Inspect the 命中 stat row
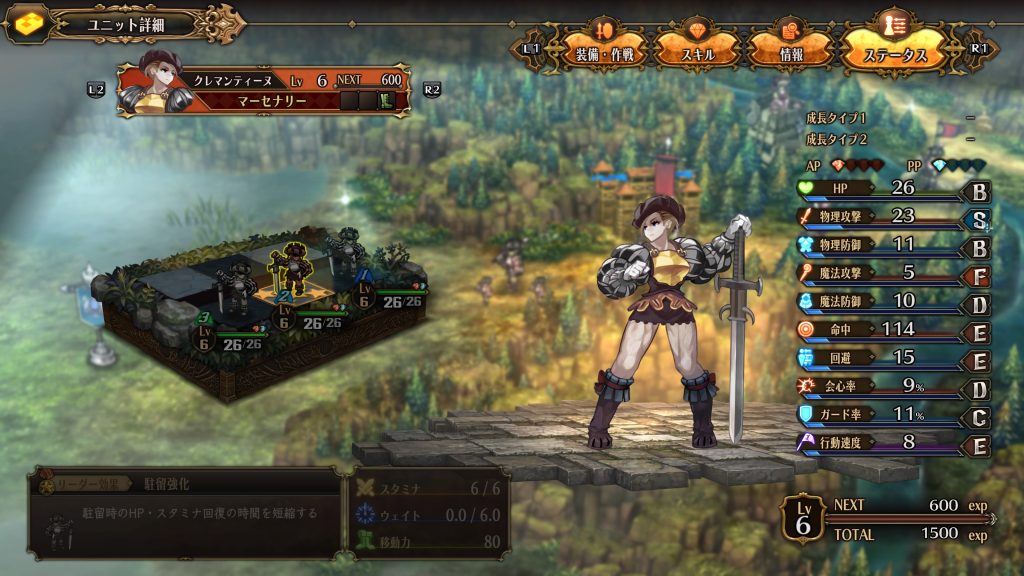The height and width of the screenshot is (576, 1024). tap(880, 329)
